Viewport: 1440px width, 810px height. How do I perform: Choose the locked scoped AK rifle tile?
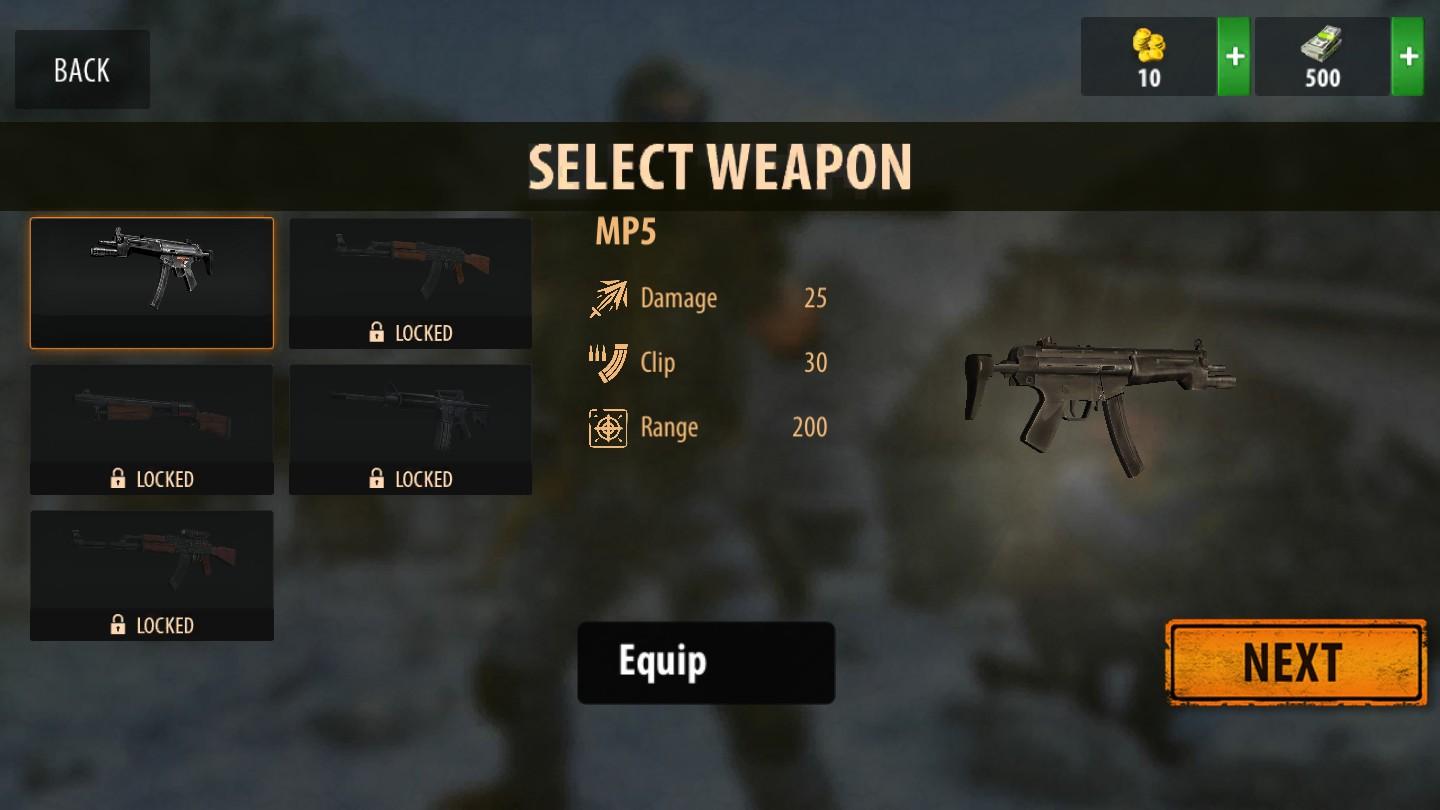(x=152, y=575)
